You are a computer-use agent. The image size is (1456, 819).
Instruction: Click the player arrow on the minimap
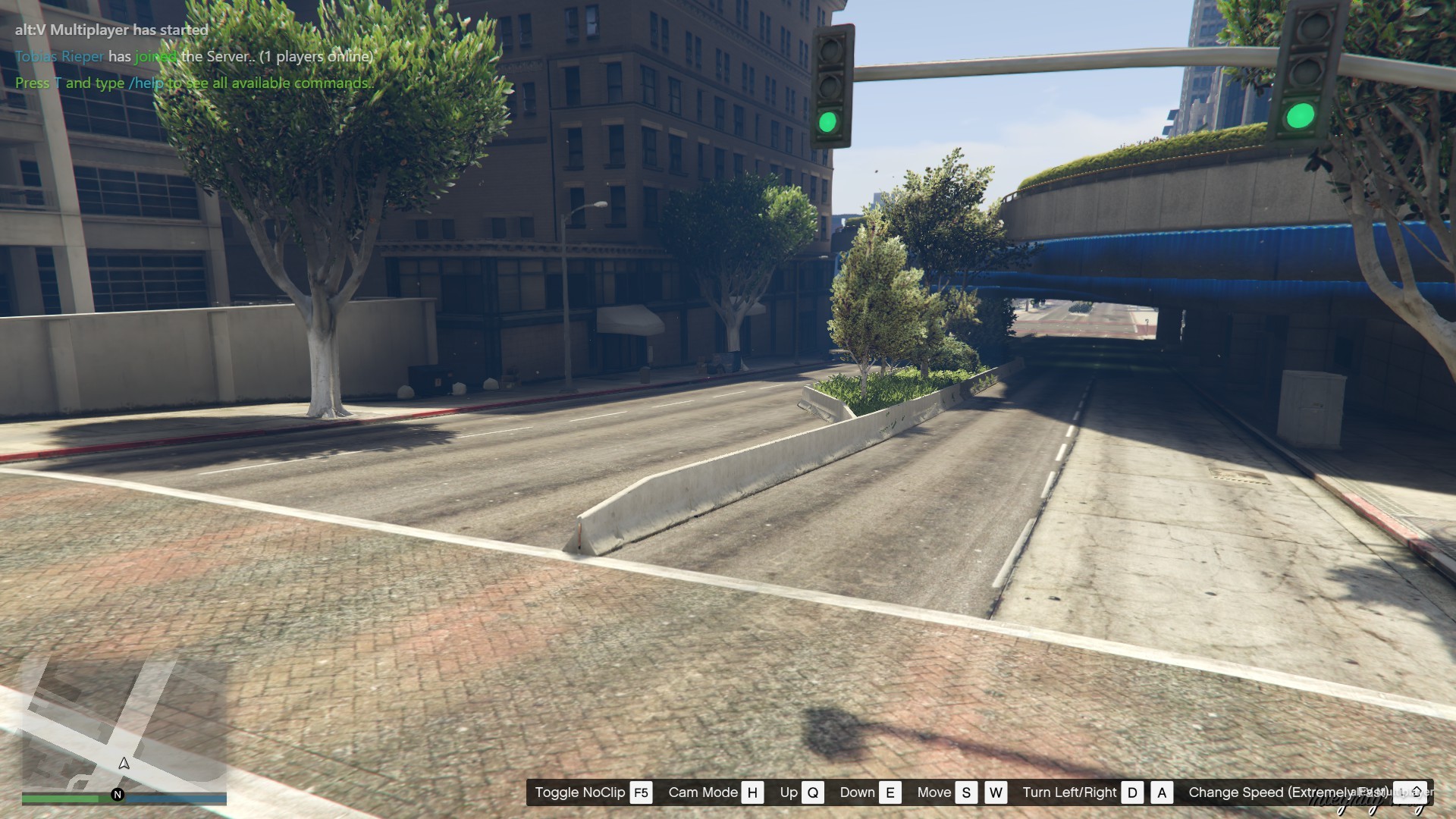(124, 764)
